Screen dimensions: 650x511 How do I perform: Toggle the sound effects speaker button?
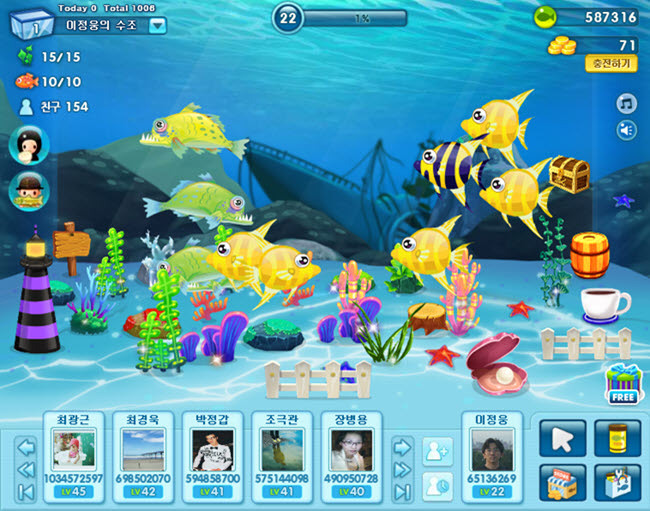click(x=626, y=130)
